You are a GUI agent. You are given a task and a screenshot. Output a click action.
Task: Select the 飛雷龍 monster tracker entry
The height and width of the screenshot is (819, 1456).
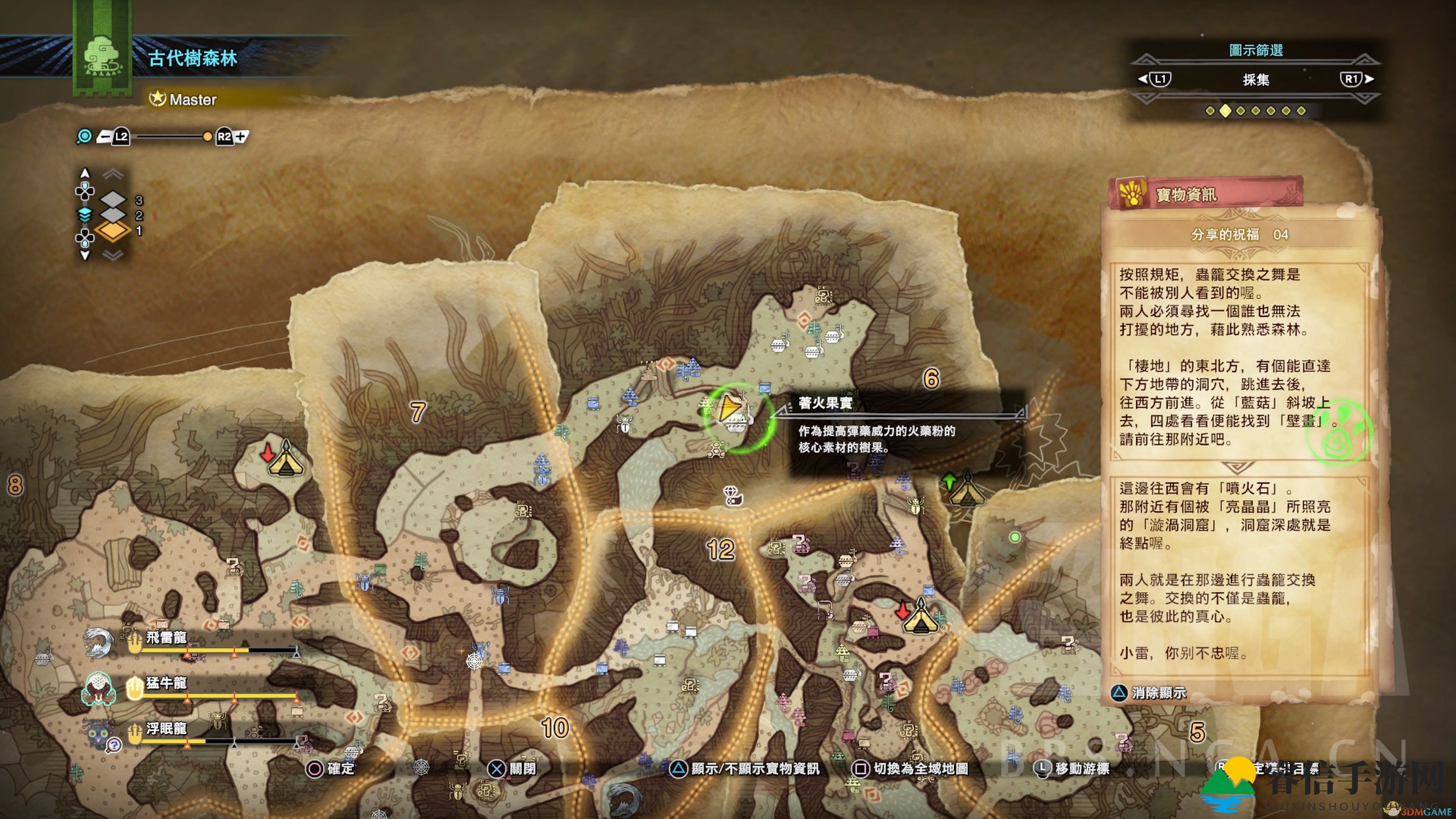coord(166,638)
